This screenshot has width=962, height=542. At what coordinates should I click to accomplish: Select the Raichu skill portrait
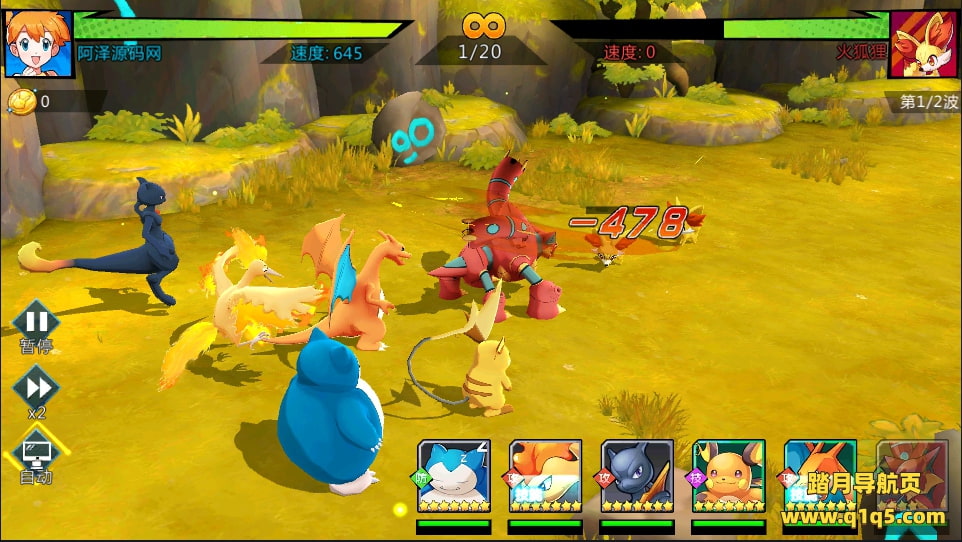(729, 476)
